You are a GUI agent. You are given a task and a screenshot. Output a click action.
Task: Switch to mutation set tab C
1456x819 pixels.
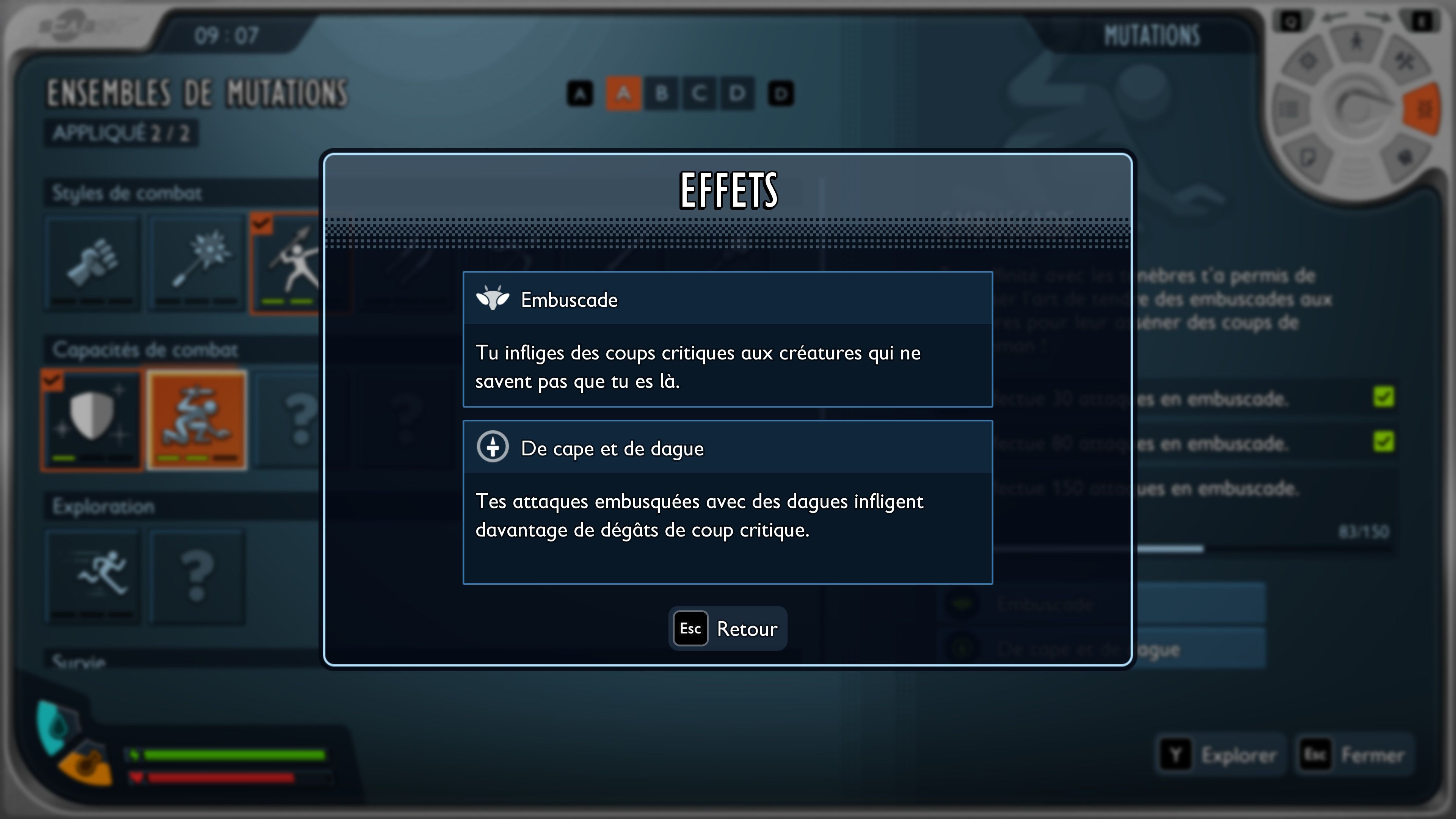700,93
